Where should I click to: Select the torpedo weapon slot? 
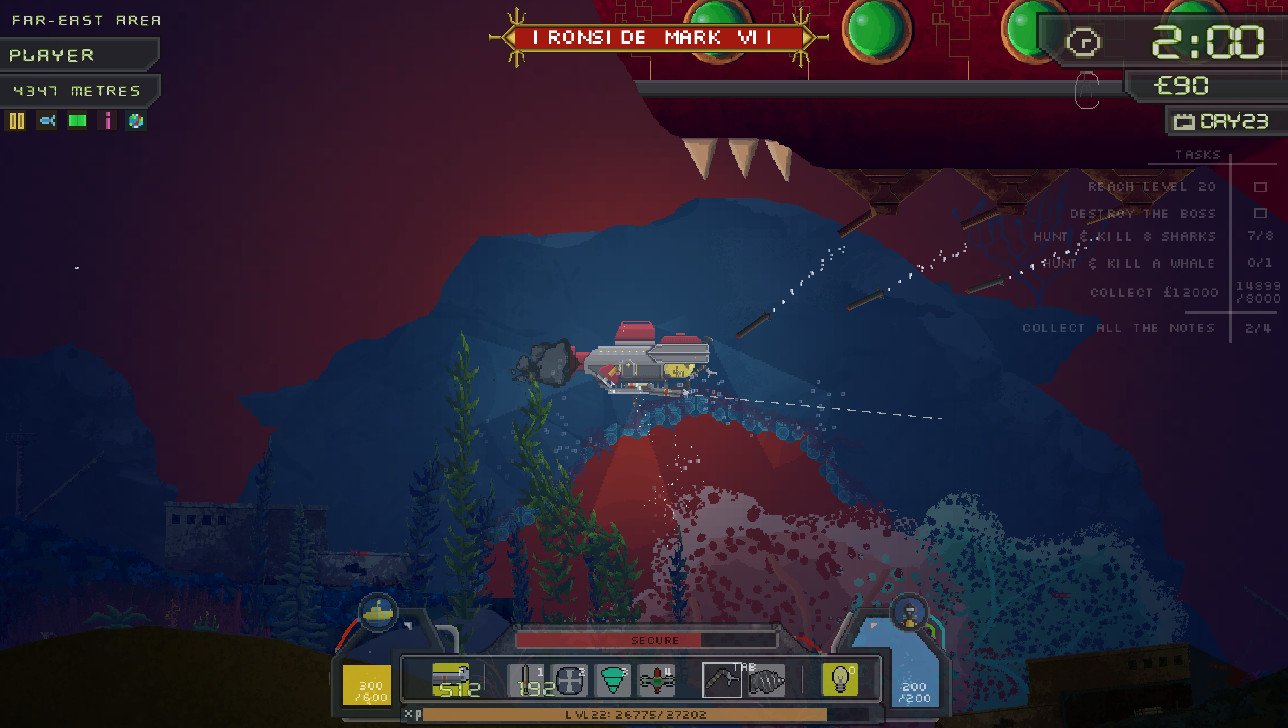coord(526,679)
